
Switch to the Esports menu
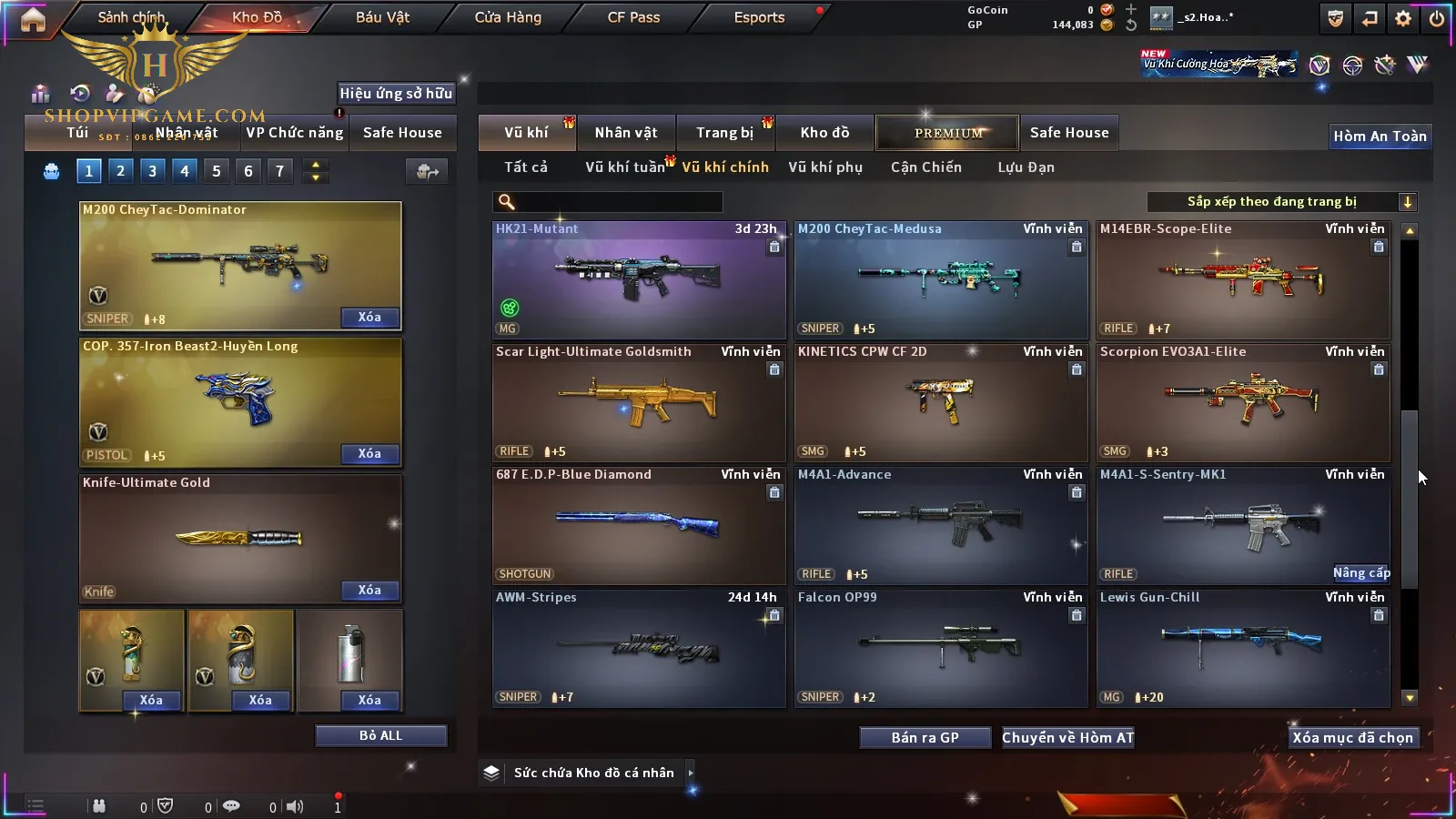(759, 17)
